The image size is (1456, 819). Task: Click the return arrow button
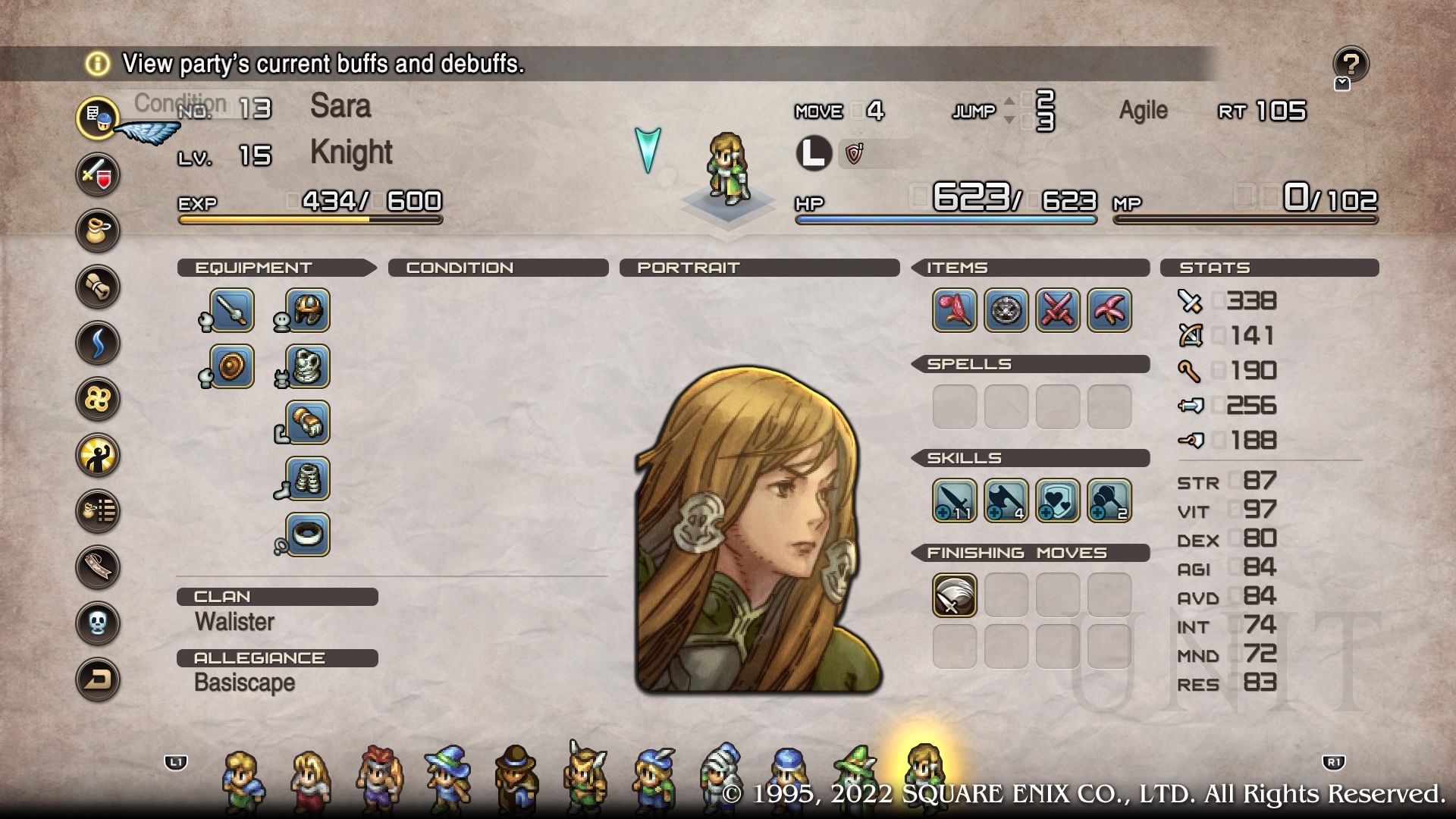[98, 679]
